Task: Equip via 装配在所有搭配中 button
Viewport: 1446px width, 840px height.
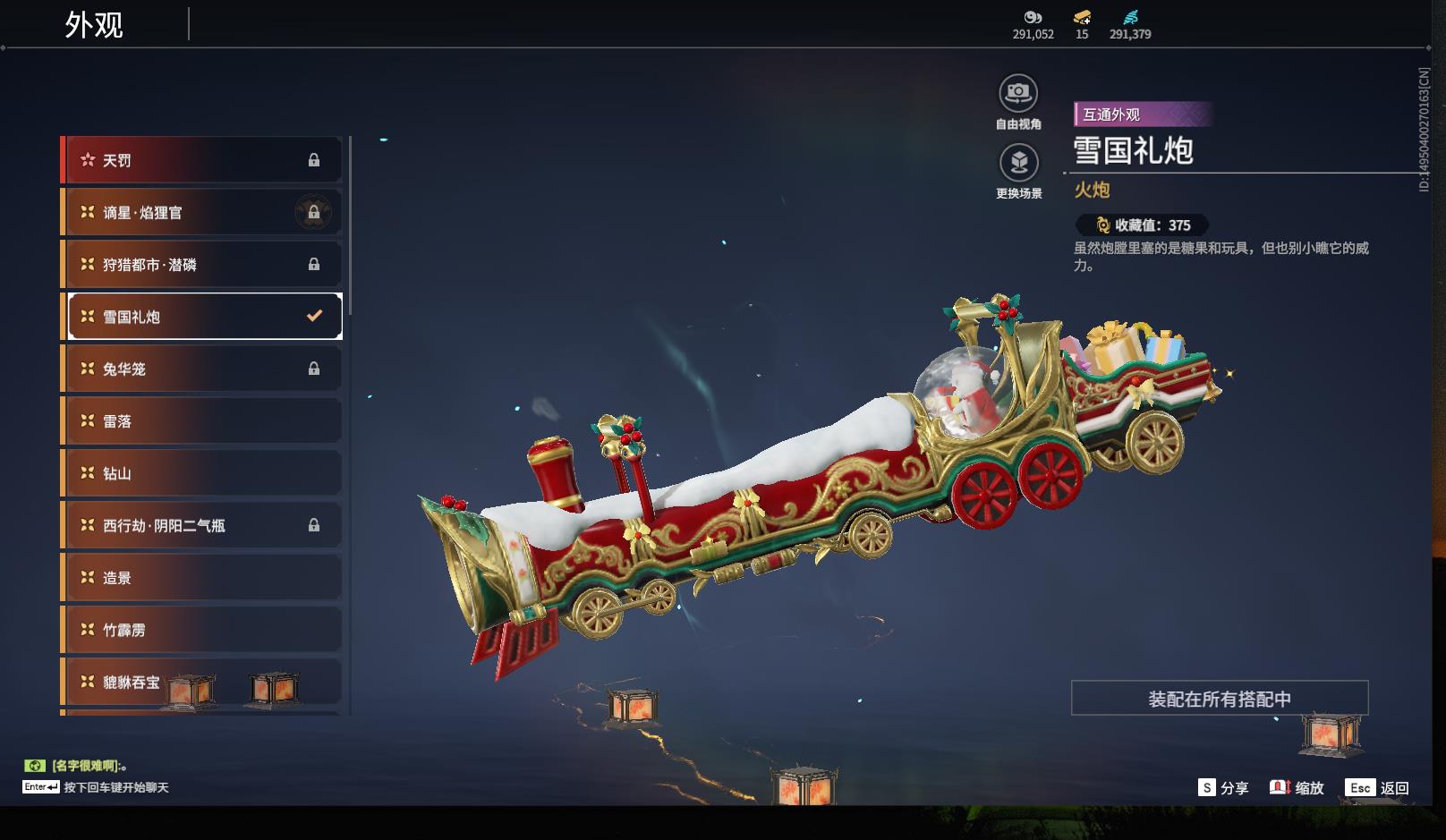Action: point(1220,699)
